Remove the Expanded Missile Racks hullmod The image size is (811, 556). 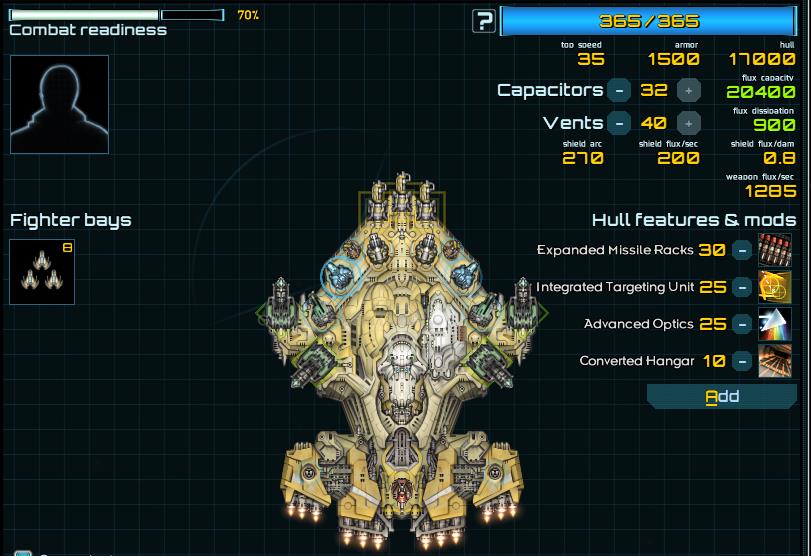(x=742, y=250)
